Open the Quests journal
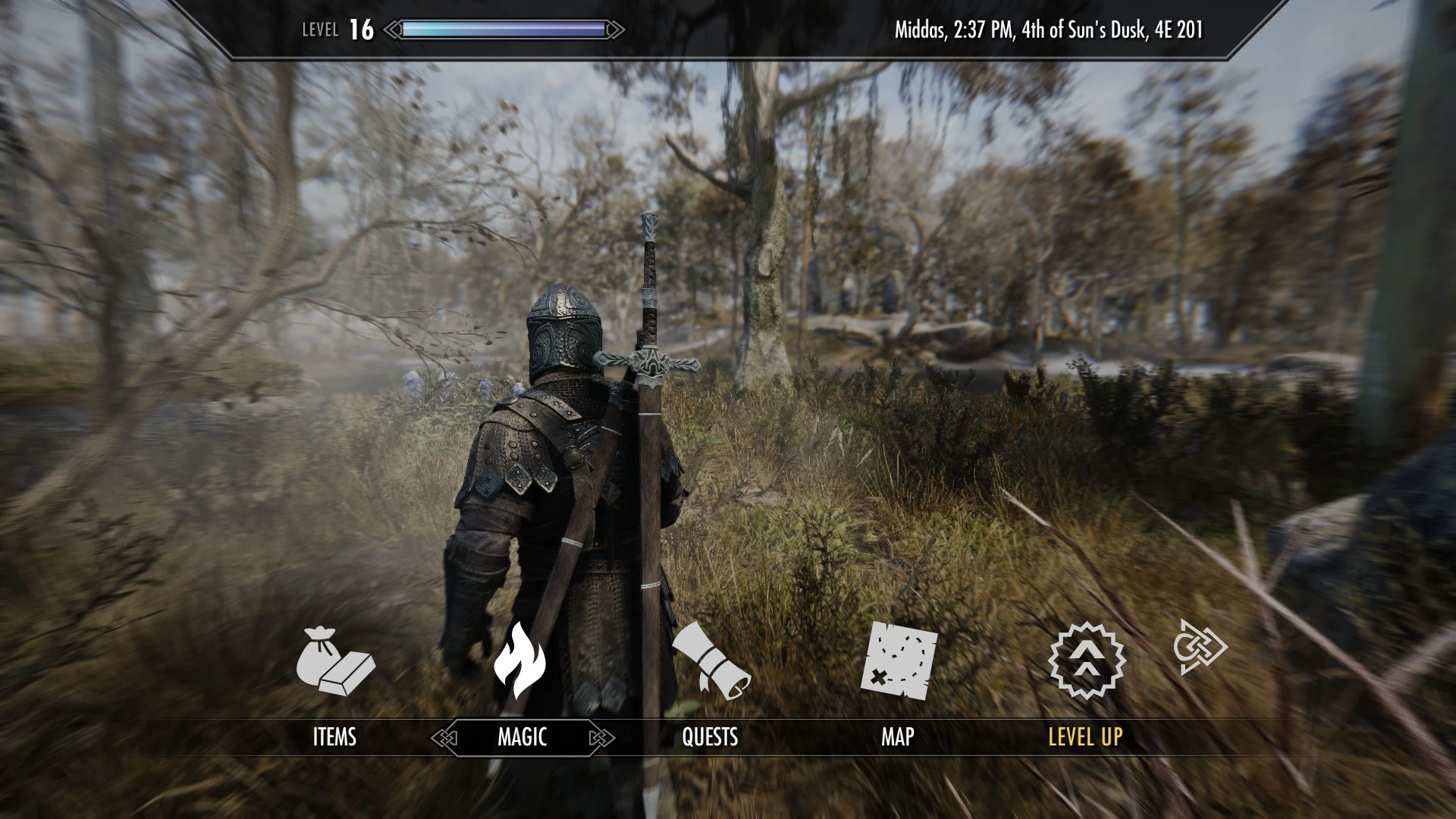Image resolution: width=1456 pixels, height=819 pixels. 710,736
